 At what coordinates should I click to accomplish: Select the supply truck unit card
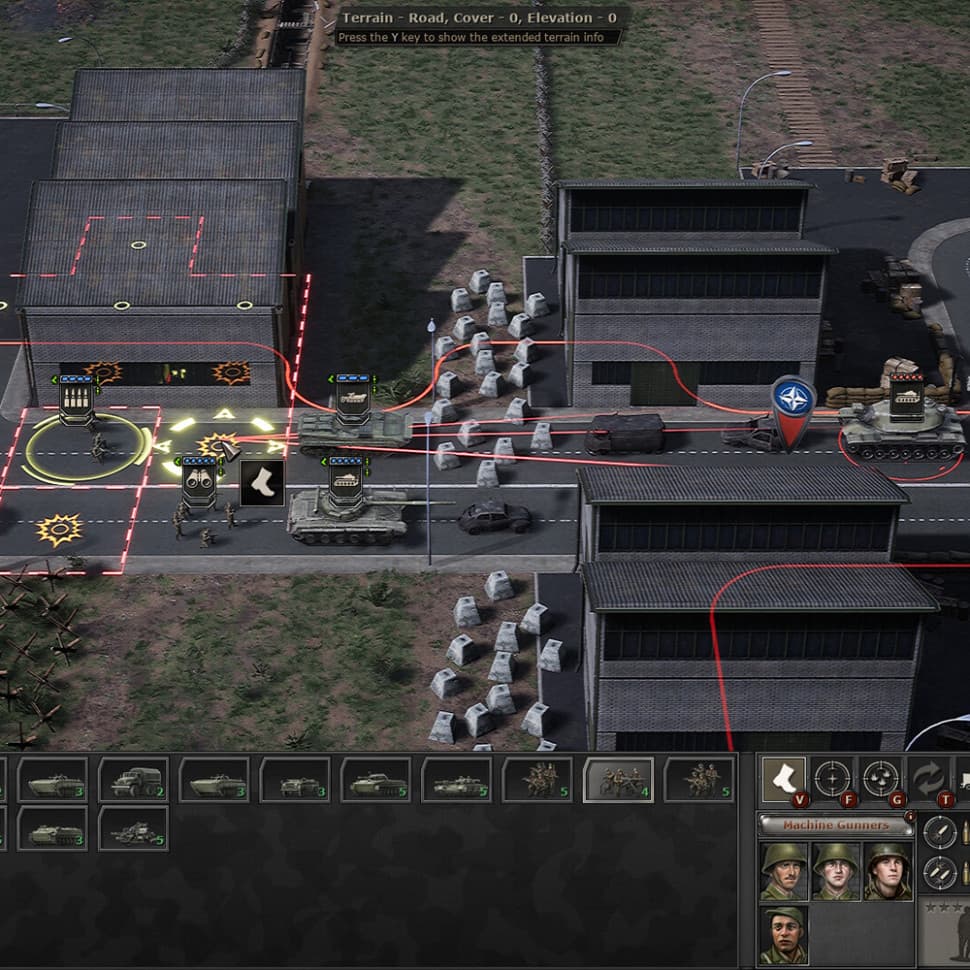coord(133,780)
